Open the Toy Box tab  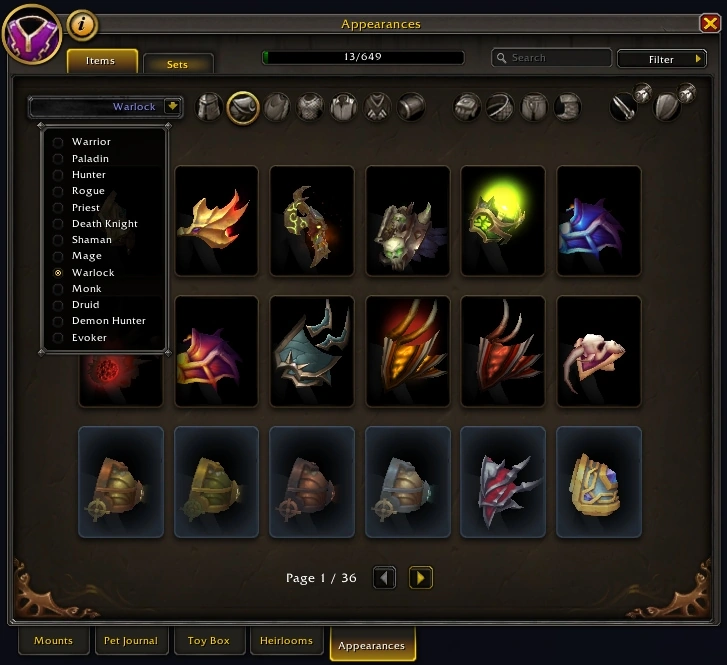[x=208, y=641]
